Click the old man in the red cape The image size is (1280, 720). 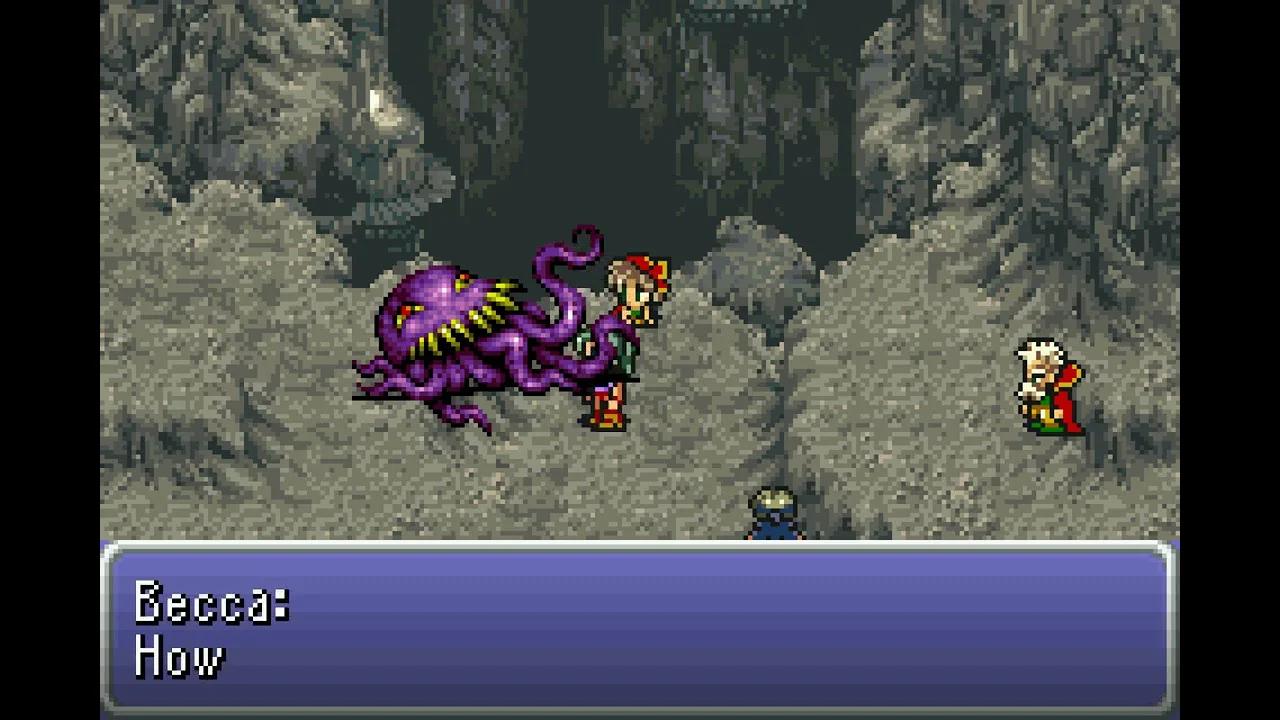coord(1048,385)
